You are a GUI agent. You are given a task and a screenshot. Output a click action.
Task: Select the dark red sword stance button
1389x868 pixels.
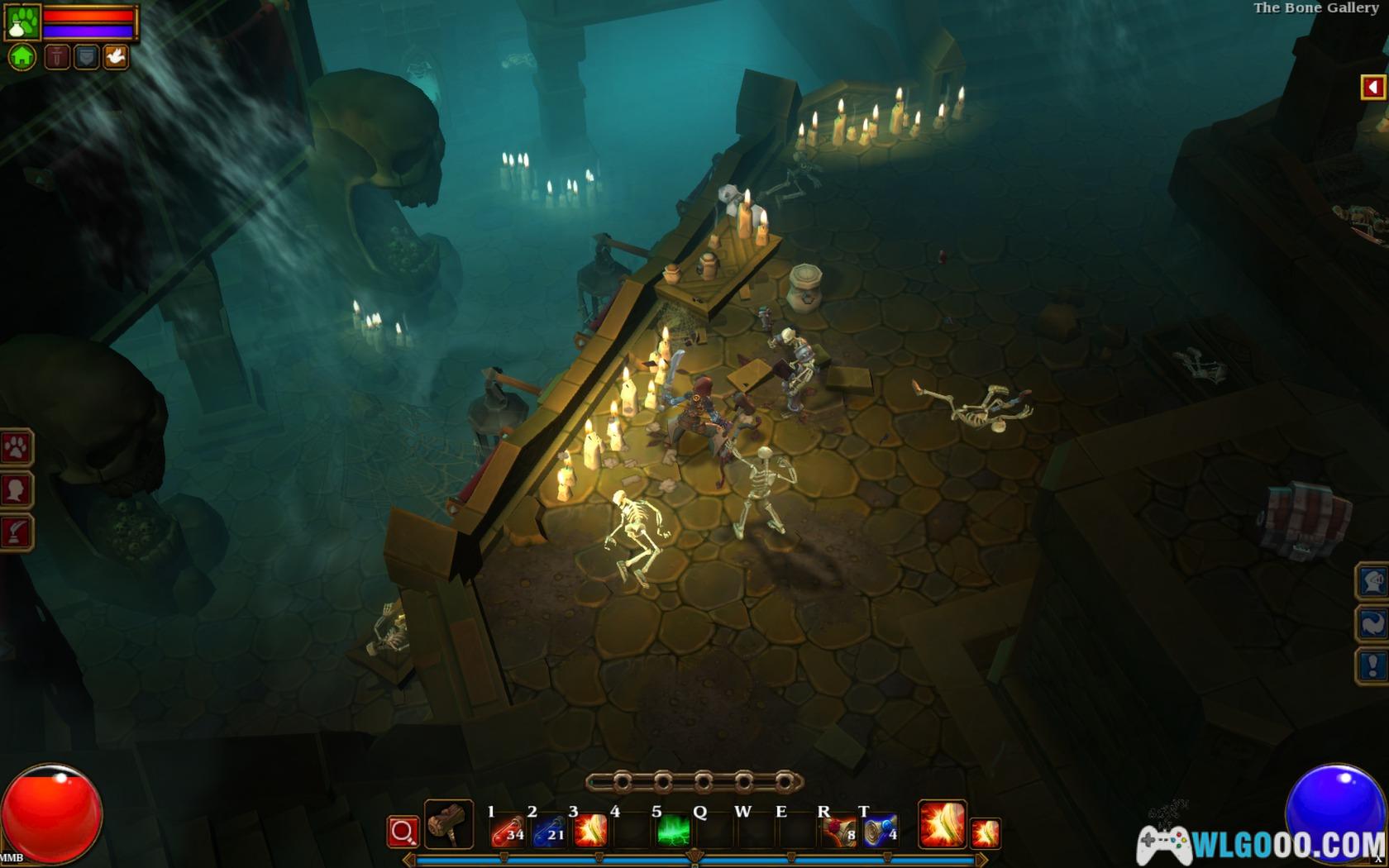(x=57, y=57)
